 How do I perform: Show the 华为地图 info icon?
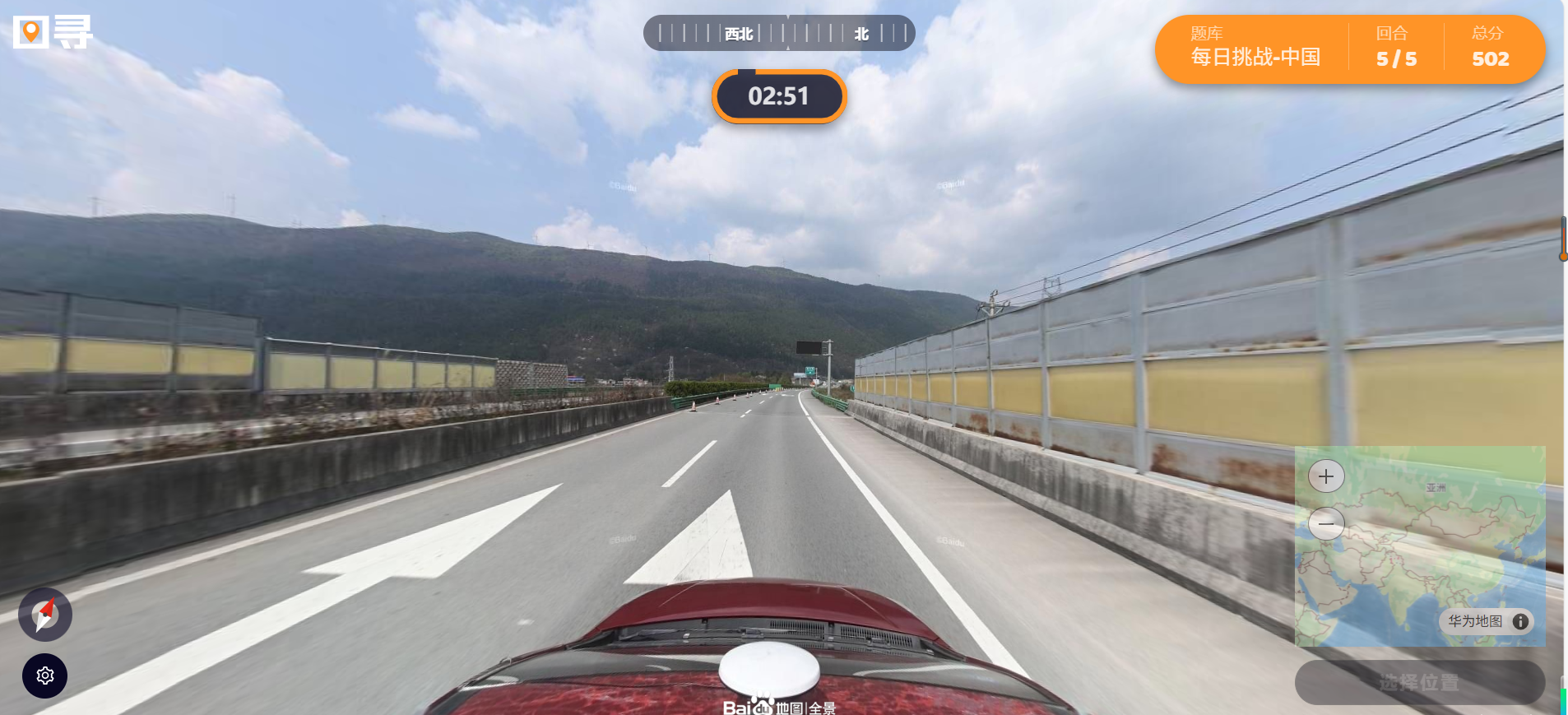[x=1520, y=622]
